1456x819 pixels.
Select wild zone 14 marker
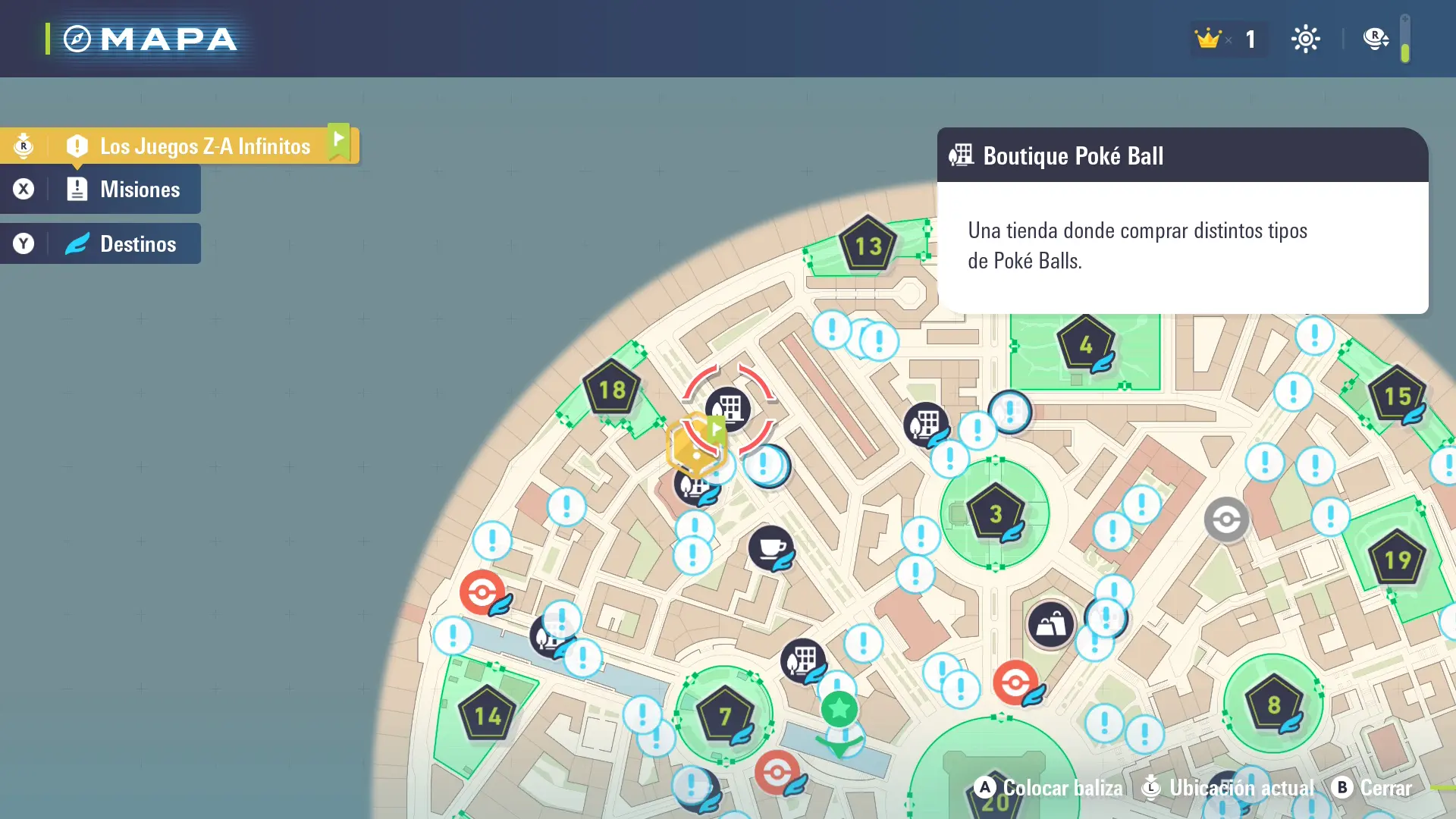pos(487,715)
